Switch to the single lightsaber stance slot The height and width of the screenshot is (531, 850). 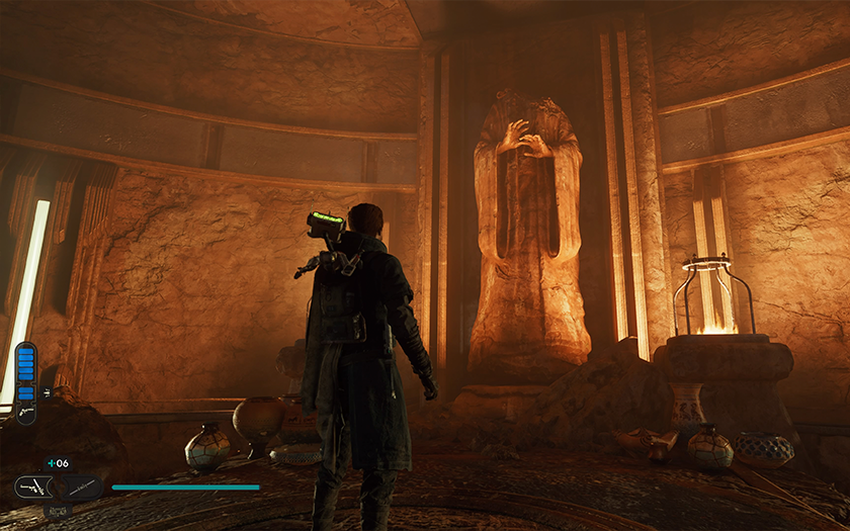click(78, 487)
